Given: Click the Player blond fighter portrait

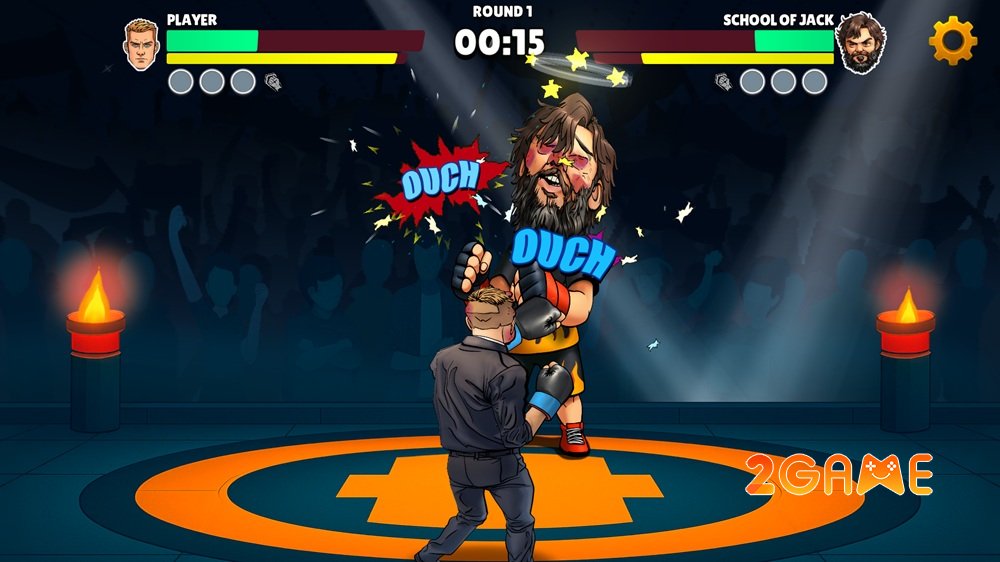Looking at the screenshot, I should (x=142, y=44).
